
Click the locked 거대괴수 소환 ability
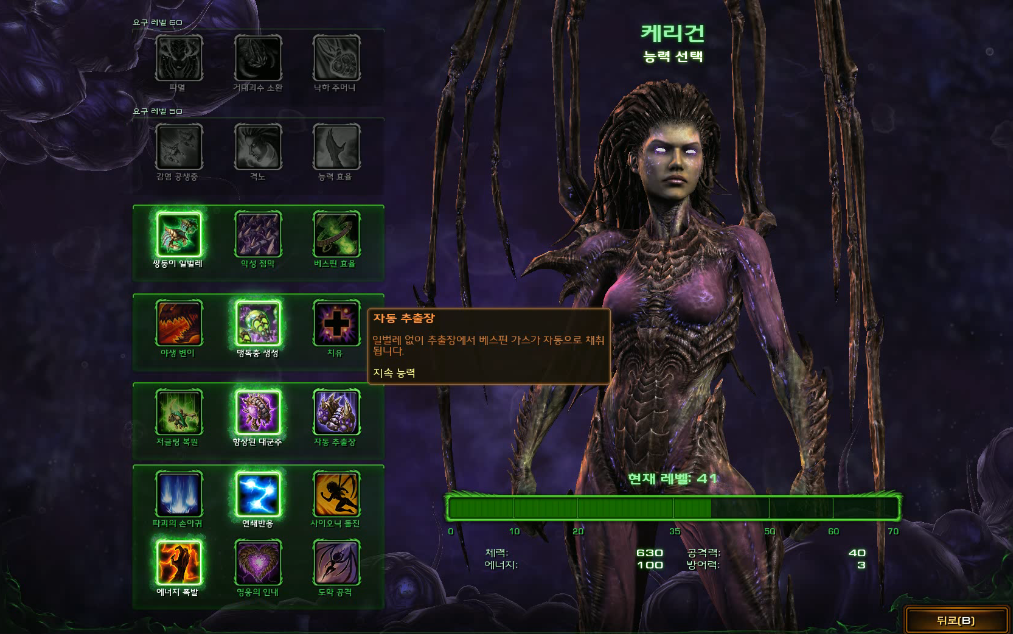pos(258,58)
